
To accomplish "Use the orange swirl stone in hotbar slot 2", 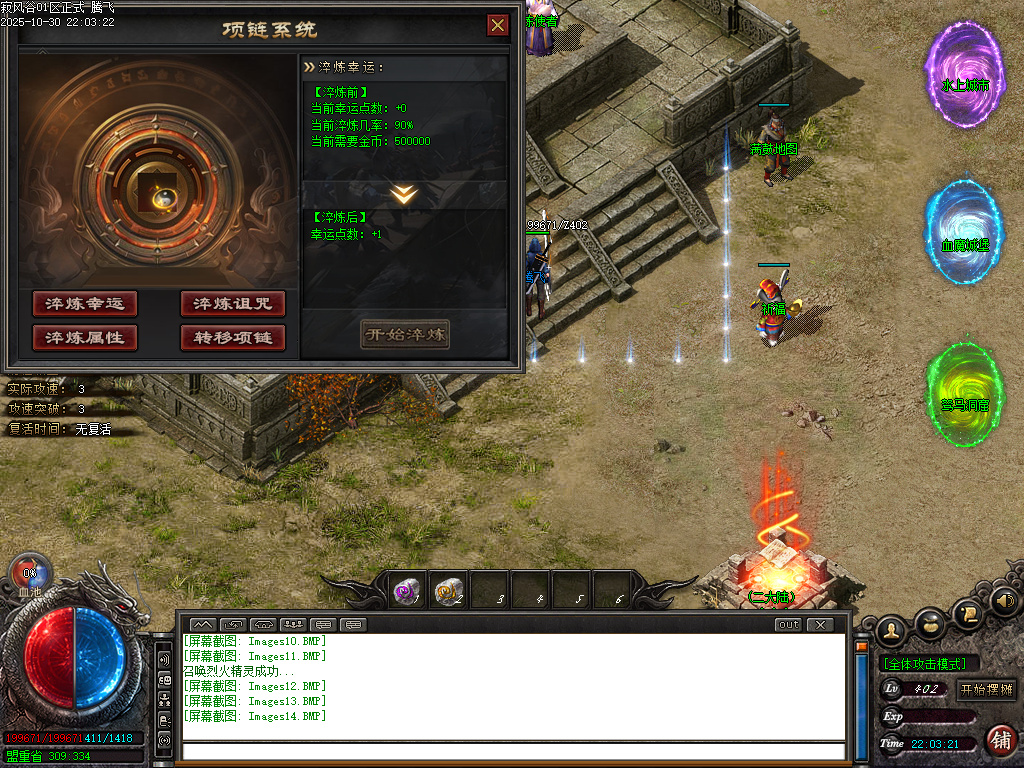I will pyautogui.click(x=448, y=592).
